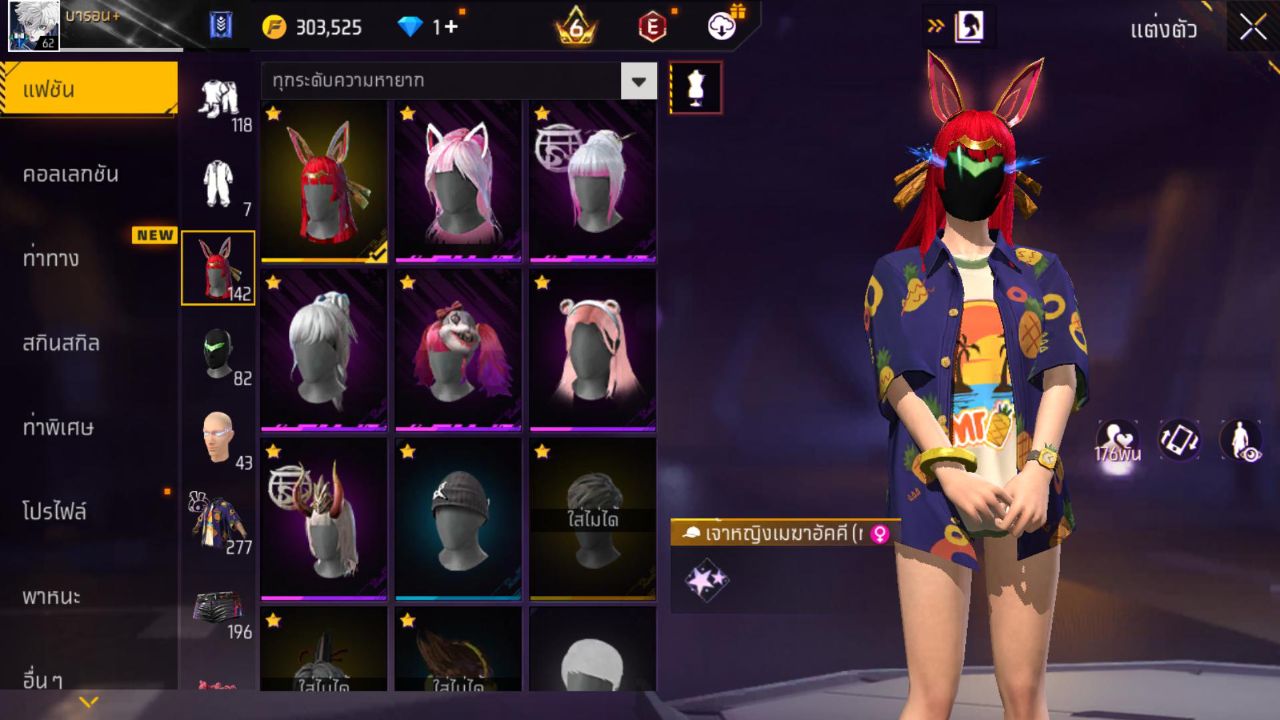Open the mask category with 82 items
Image resolution: width=1280 pixels, height=720 pixels.
pos(220,355)
